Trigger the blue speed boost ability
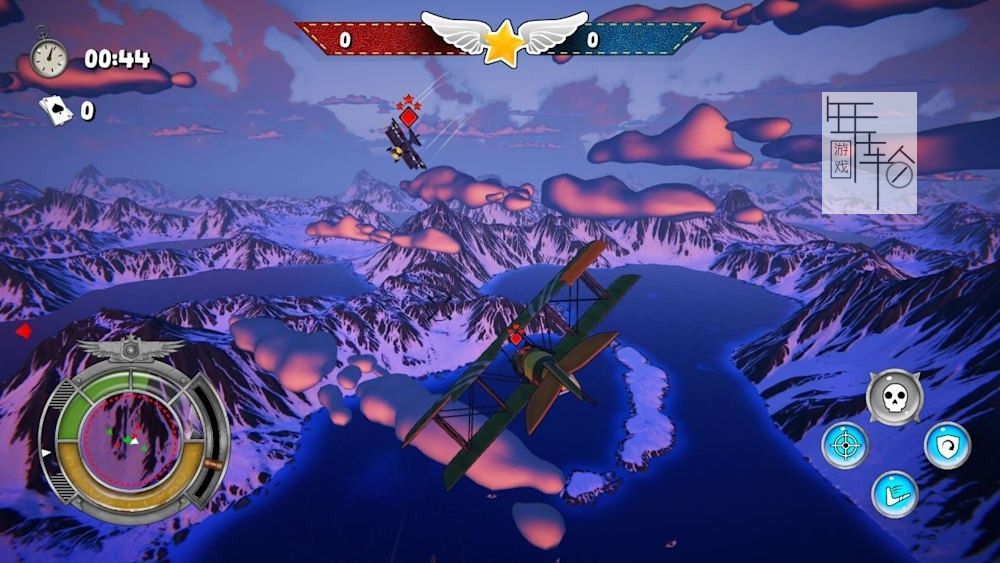 click(x=894, y=494)
